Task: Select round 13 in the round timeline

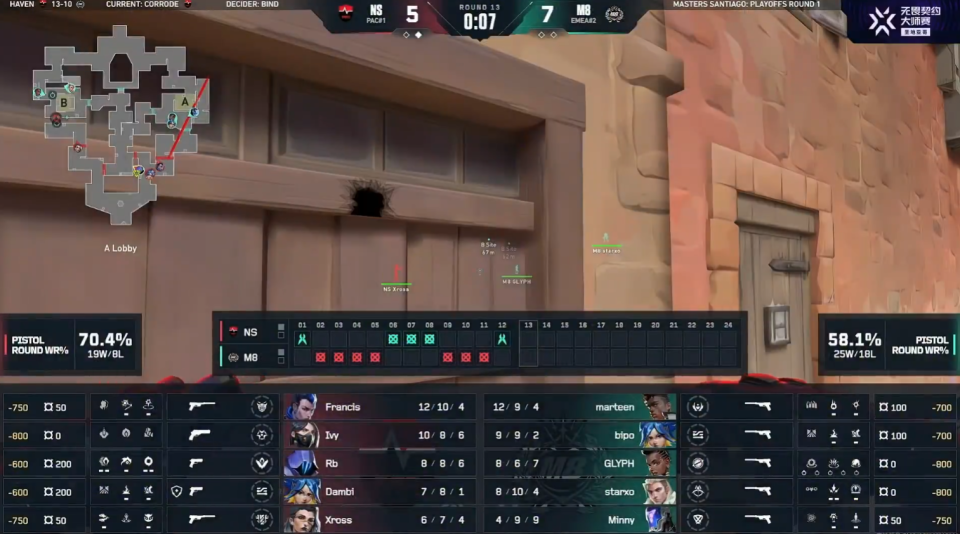Action: (528, 342)
